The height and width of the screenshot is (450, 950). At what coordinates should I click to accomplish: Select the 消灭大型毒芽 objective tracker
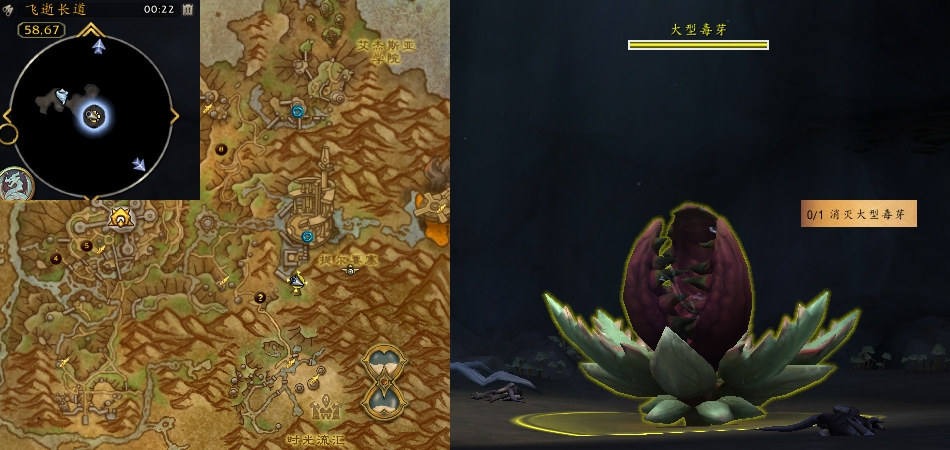(859, 214)
